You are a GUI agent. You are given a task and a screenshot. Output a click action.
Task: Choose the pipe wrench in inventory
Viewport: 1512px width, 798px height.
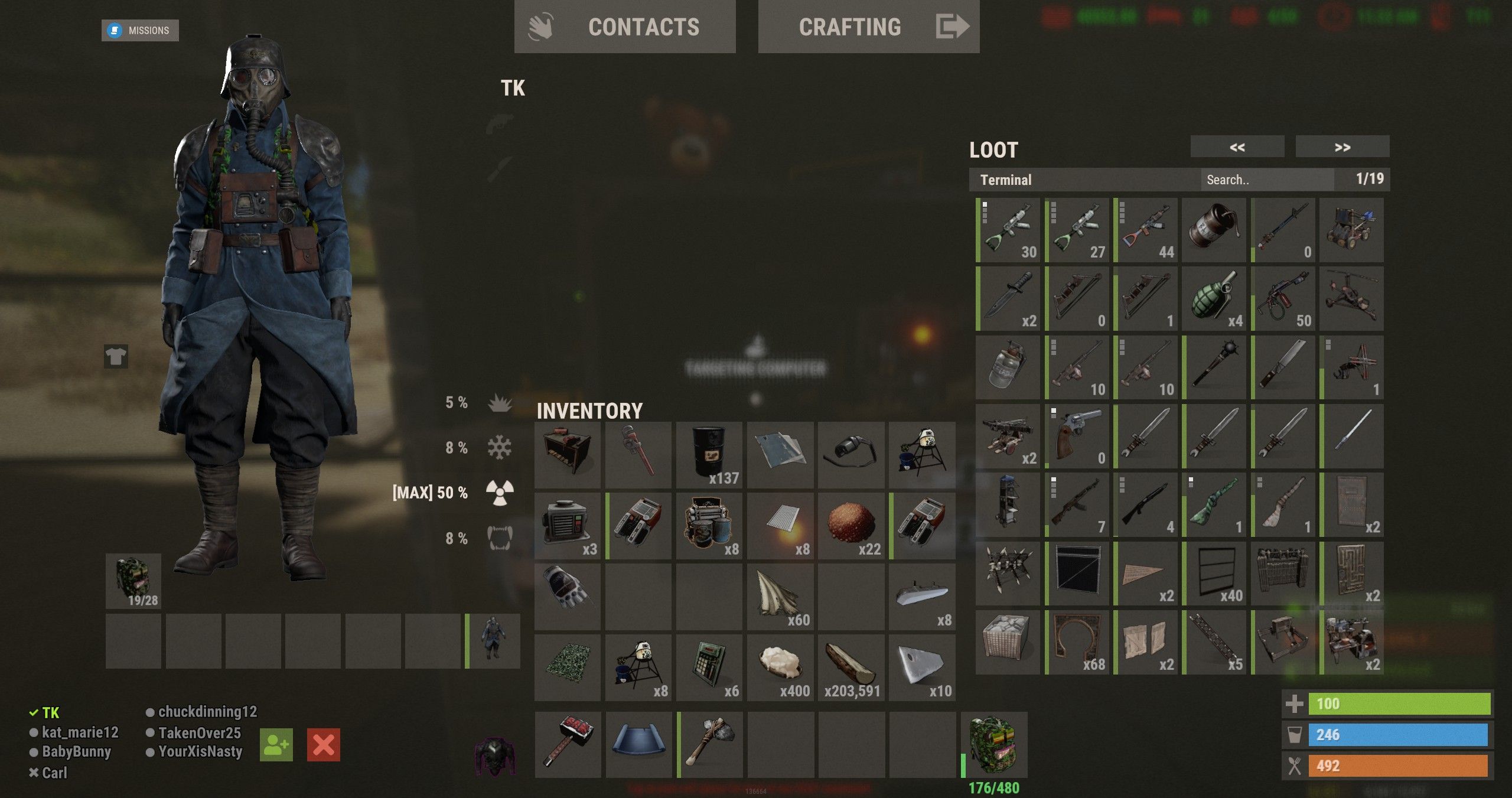[x=638, y=455]
